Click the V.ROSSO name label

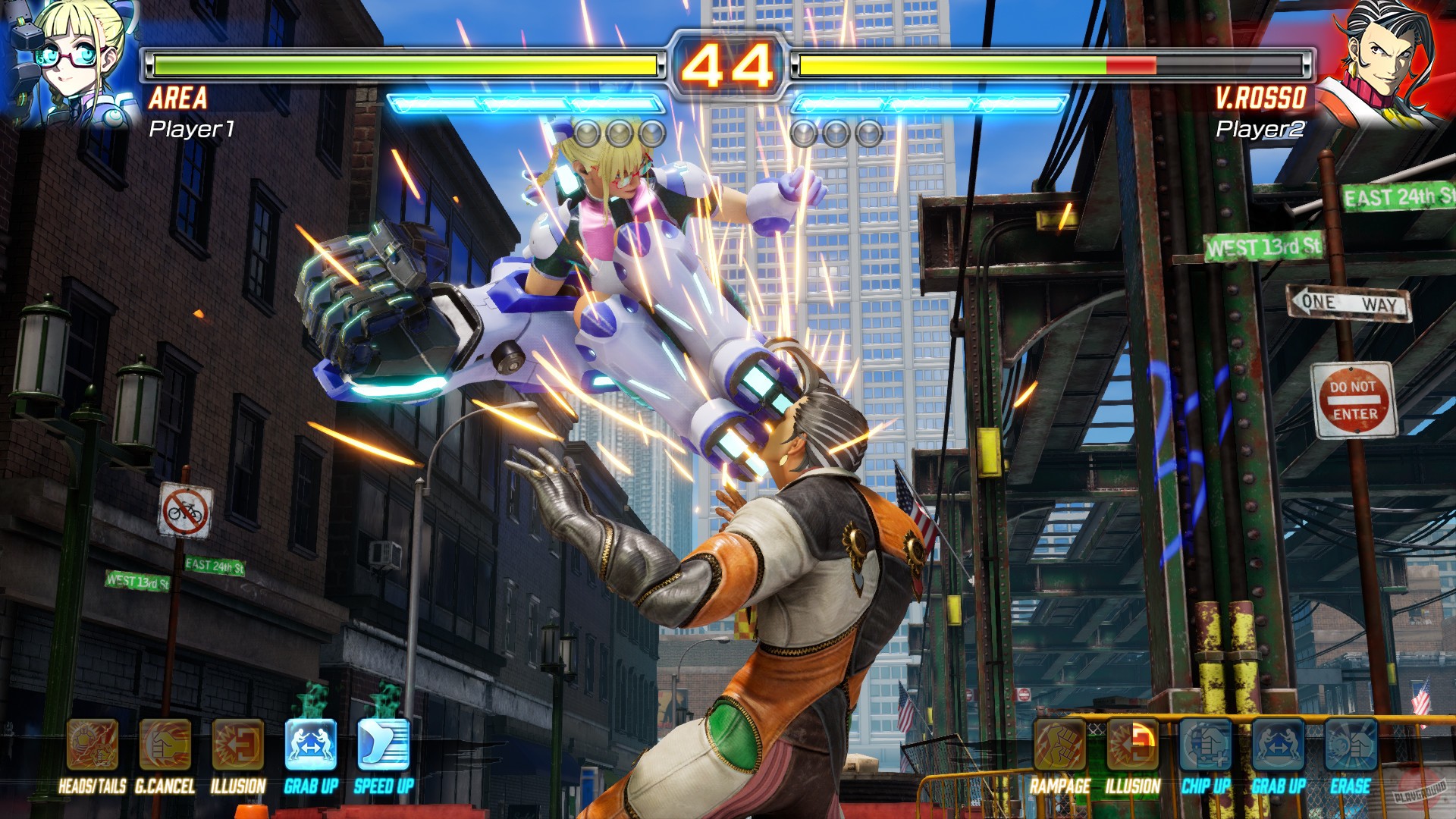1261,97
